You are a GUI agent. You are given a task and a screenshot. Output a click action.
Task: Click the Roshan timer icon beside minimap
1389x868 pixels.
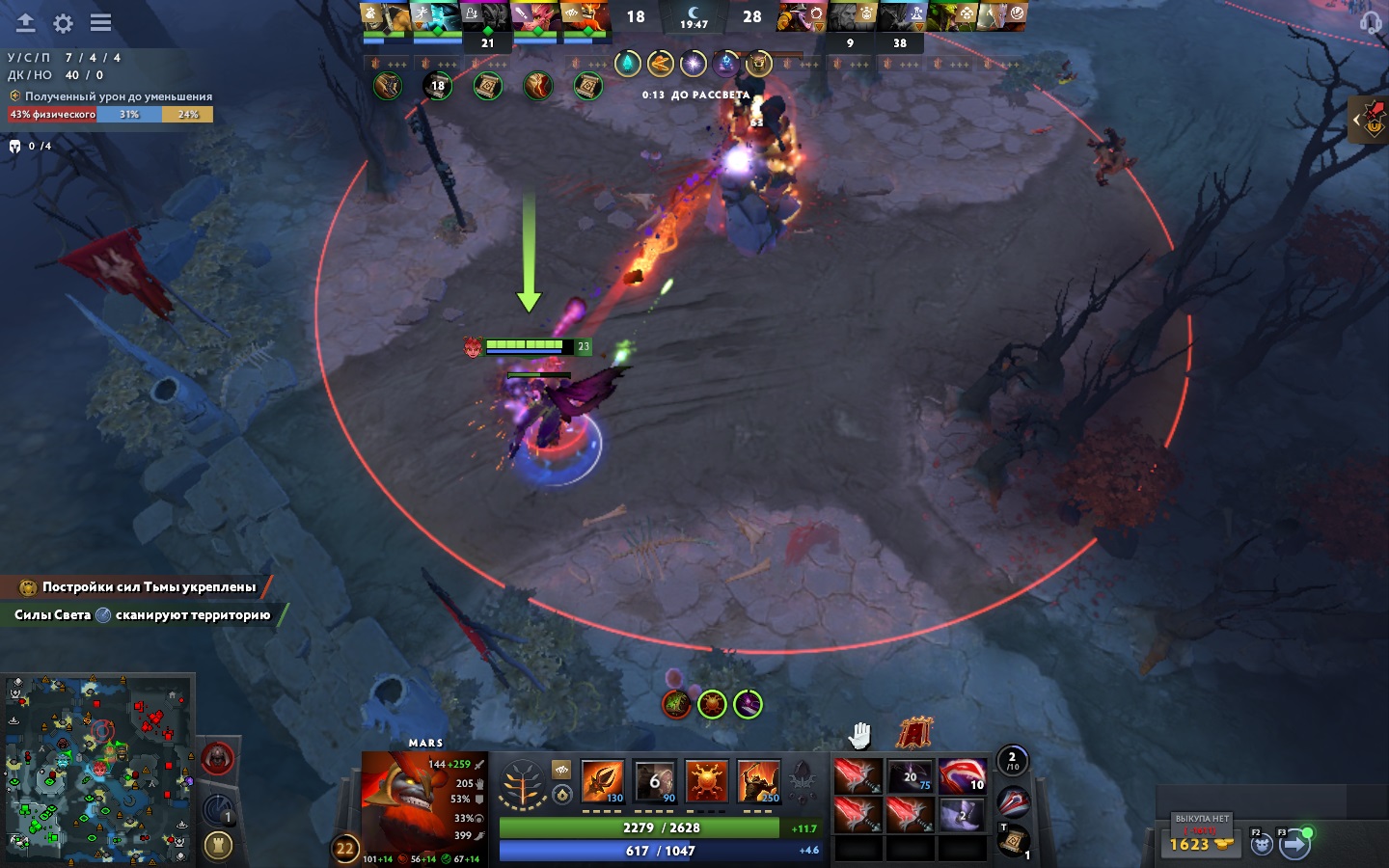coord(218,759)
